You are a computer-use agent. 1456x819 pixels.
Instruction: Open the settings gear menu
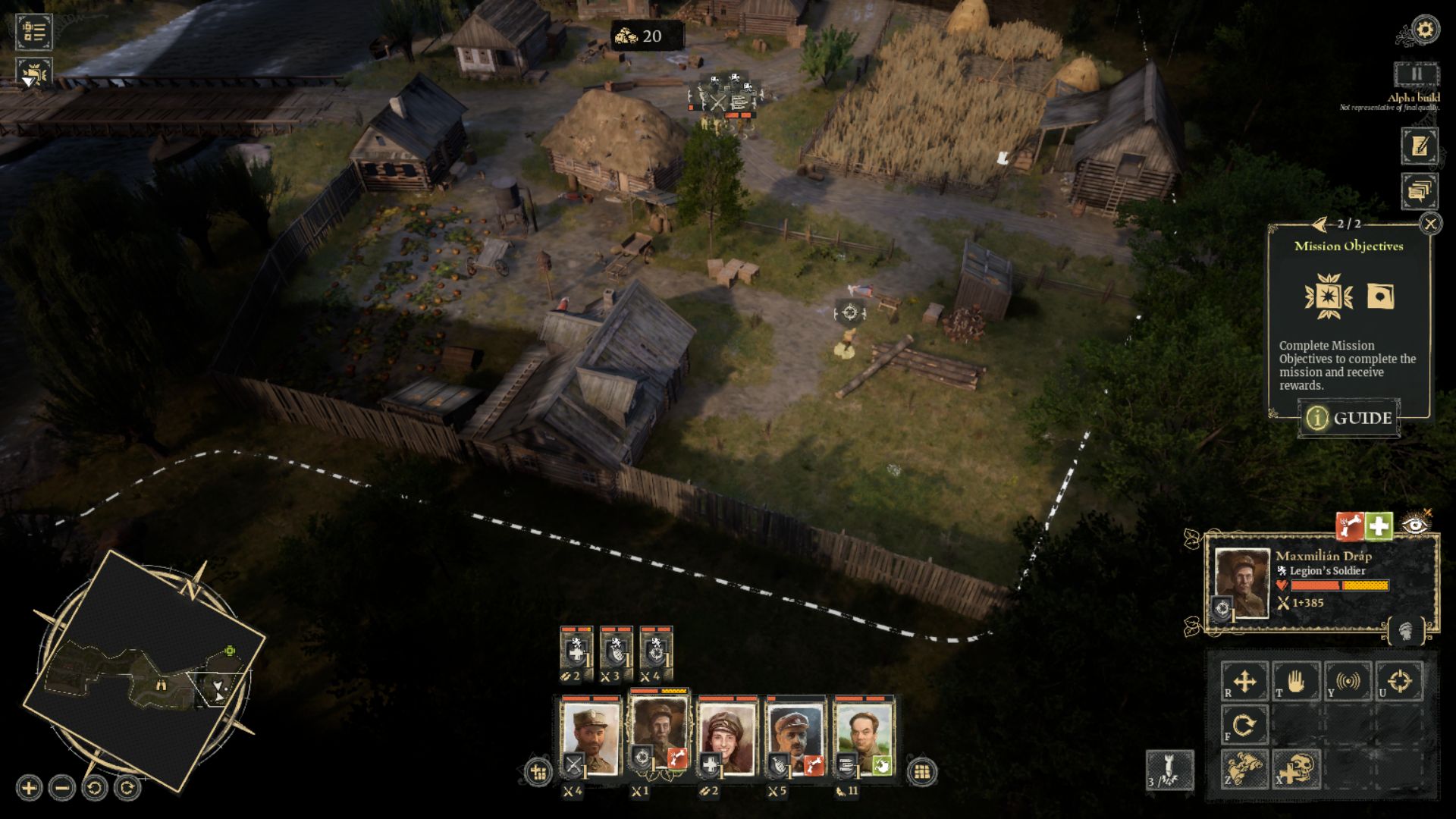click(1425, 30)
